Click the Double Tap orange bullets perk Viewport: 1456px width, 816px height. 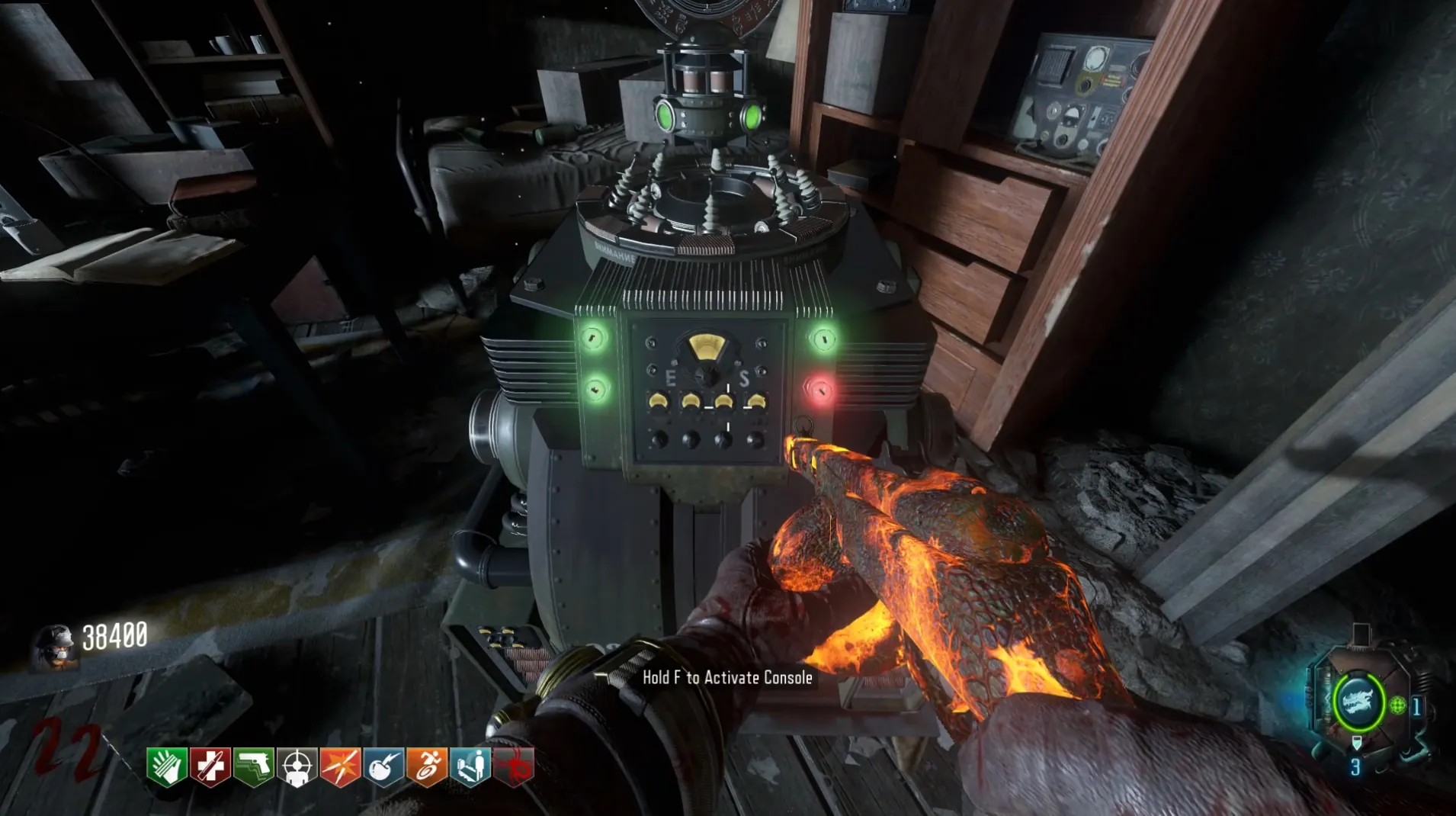340,766
